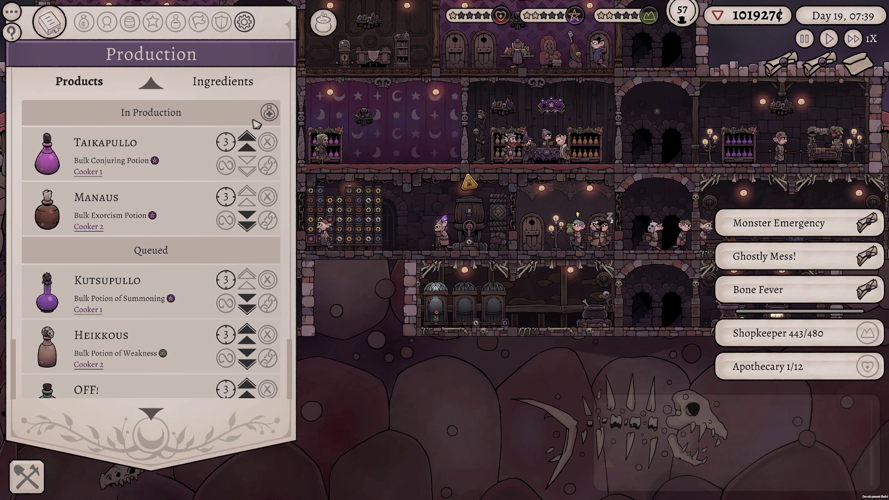Open the Cooker 2 link under Manaus
This screenshot has height=500, width=889.
coord(88,226)
